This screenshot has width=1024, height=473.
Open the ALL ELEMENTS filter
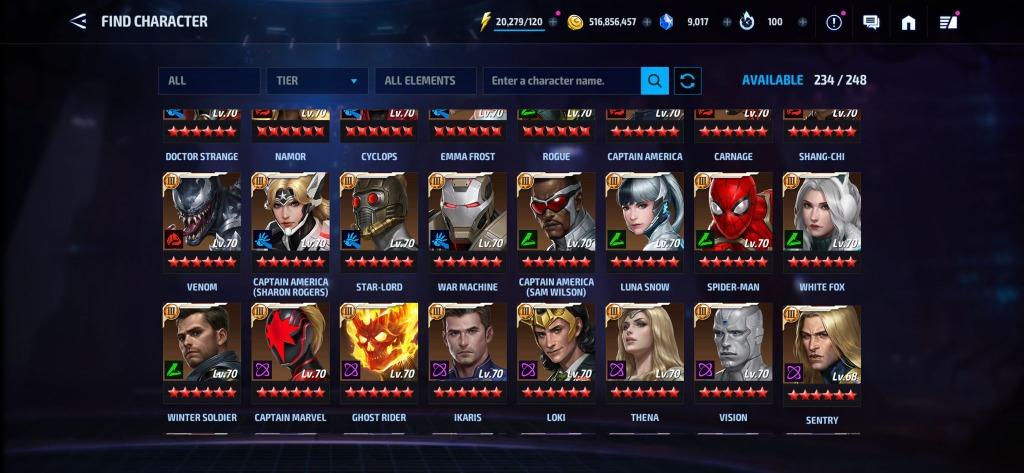click(x=424, y=81)
